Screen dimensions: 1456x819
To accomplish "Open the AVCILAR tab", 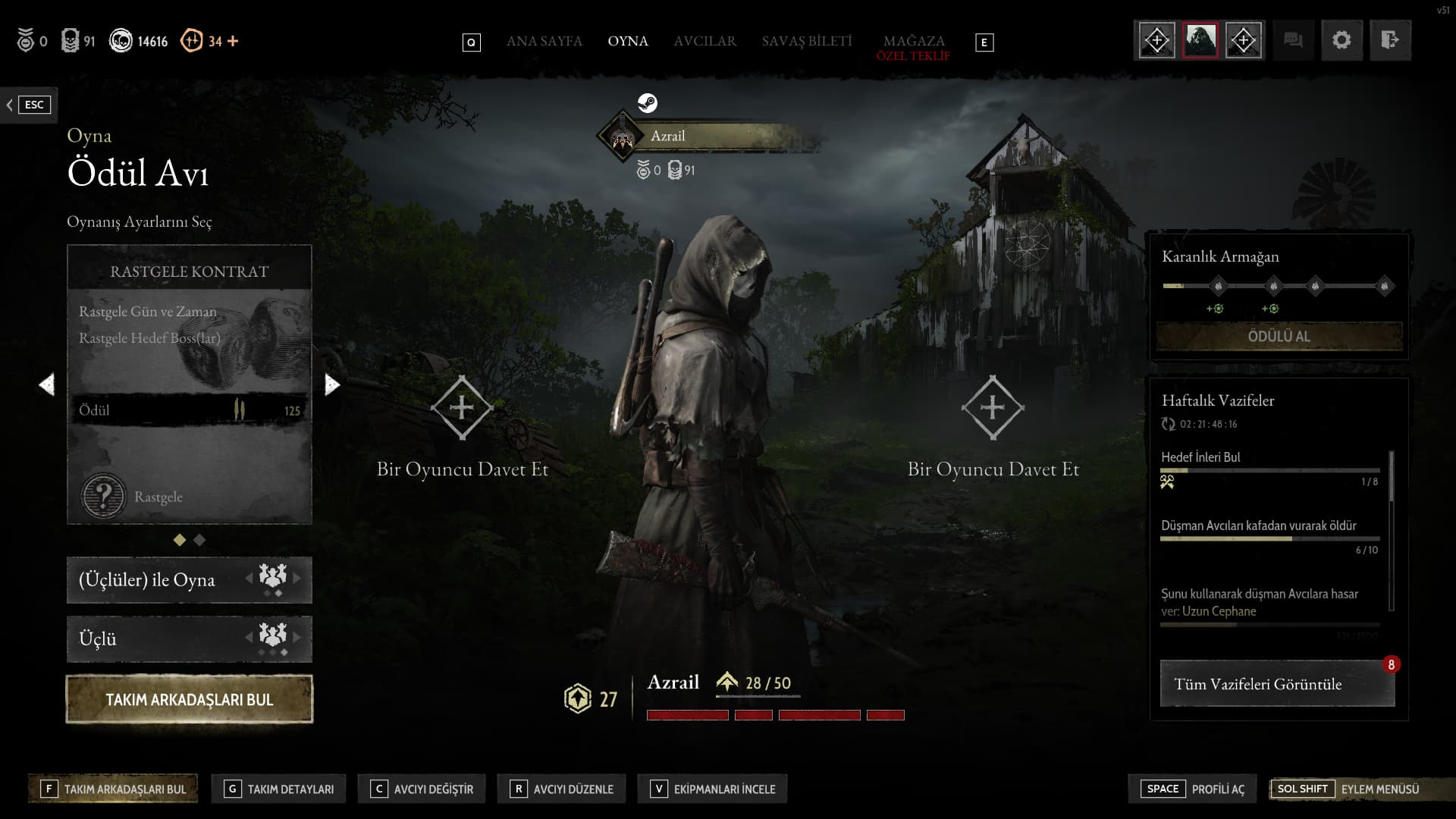I will click(704, 41).
